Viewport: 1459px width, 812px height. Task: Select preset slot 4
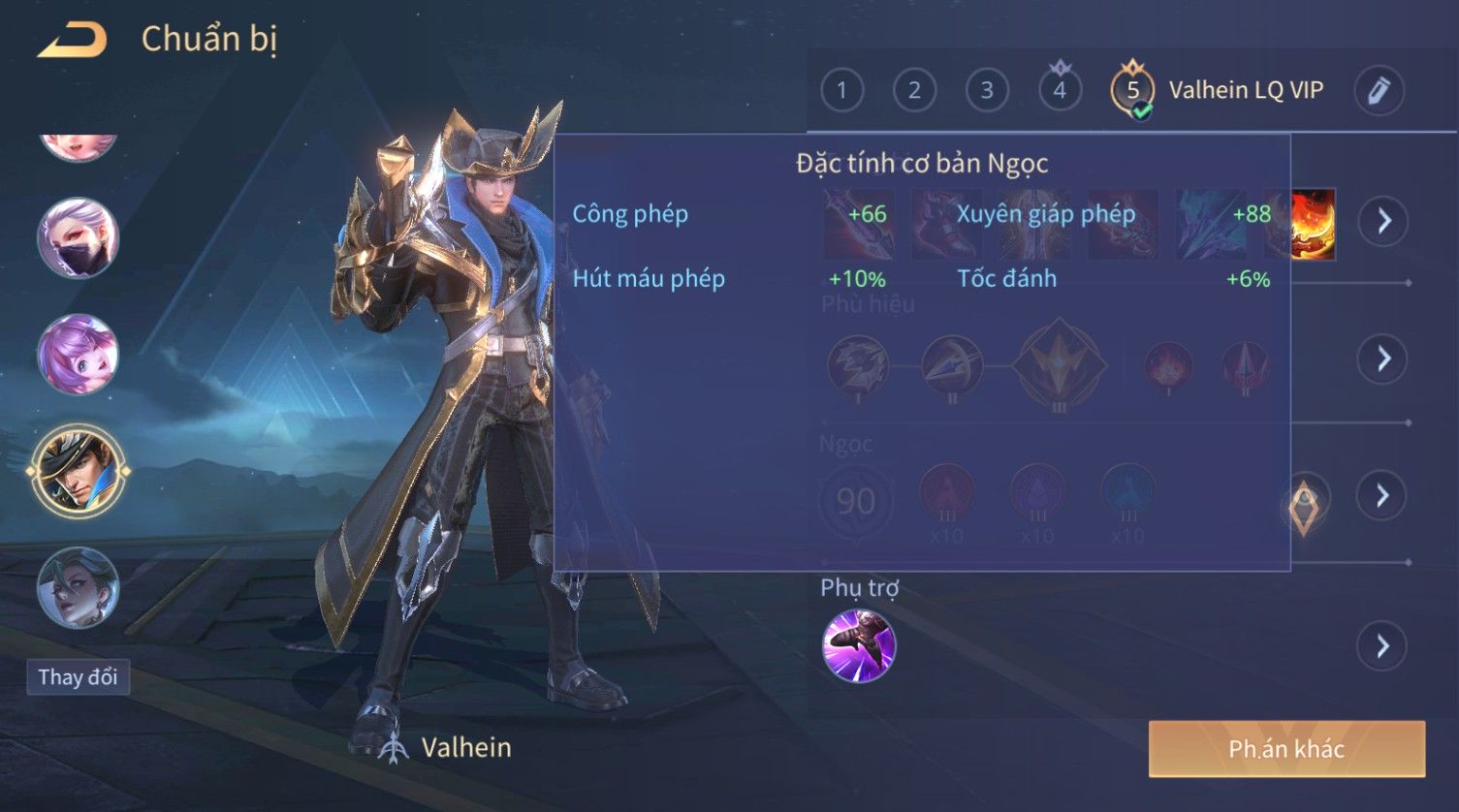click(1060, 91)
